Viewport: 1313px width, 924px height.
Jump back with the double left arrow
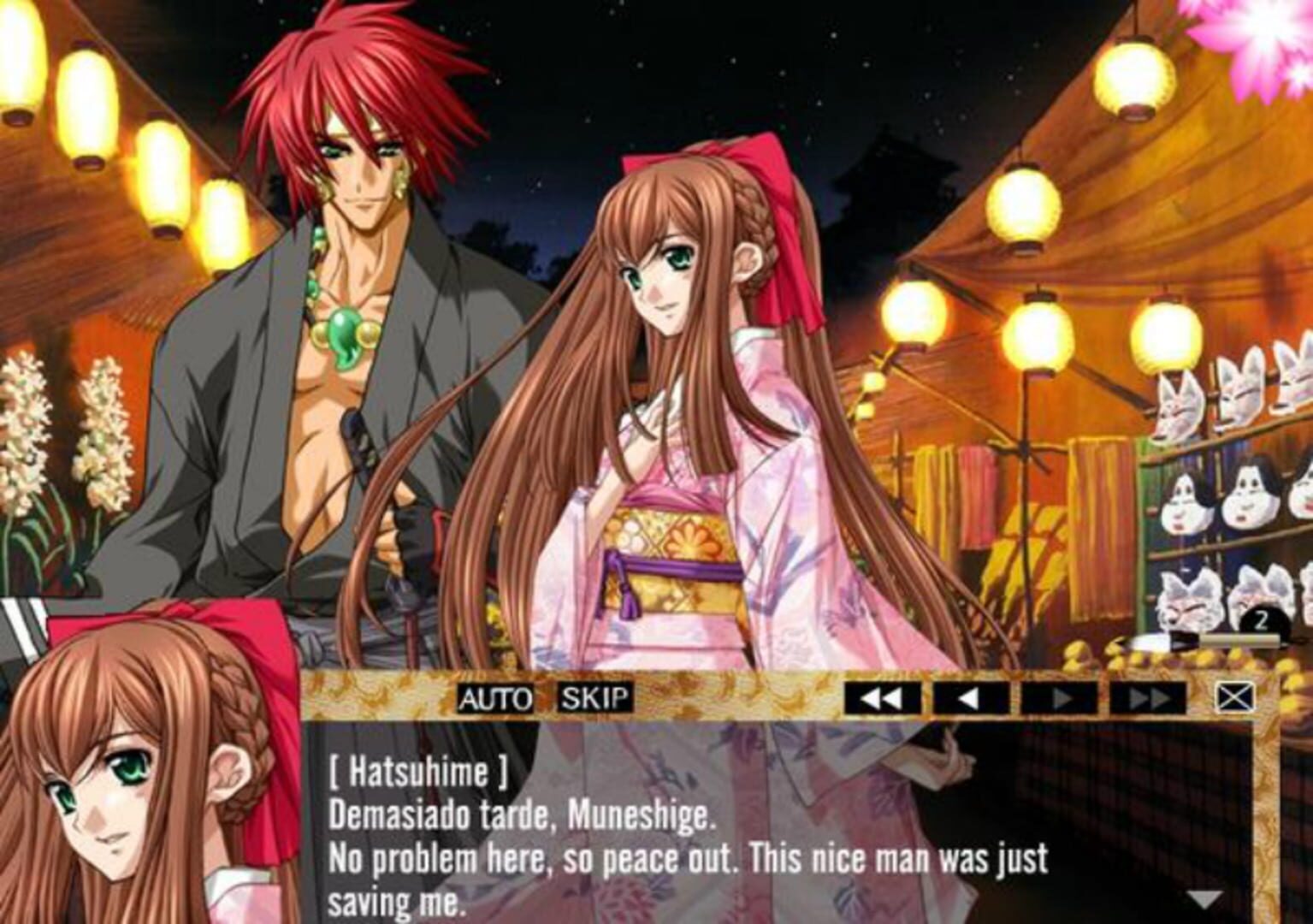tap(882, 699)
